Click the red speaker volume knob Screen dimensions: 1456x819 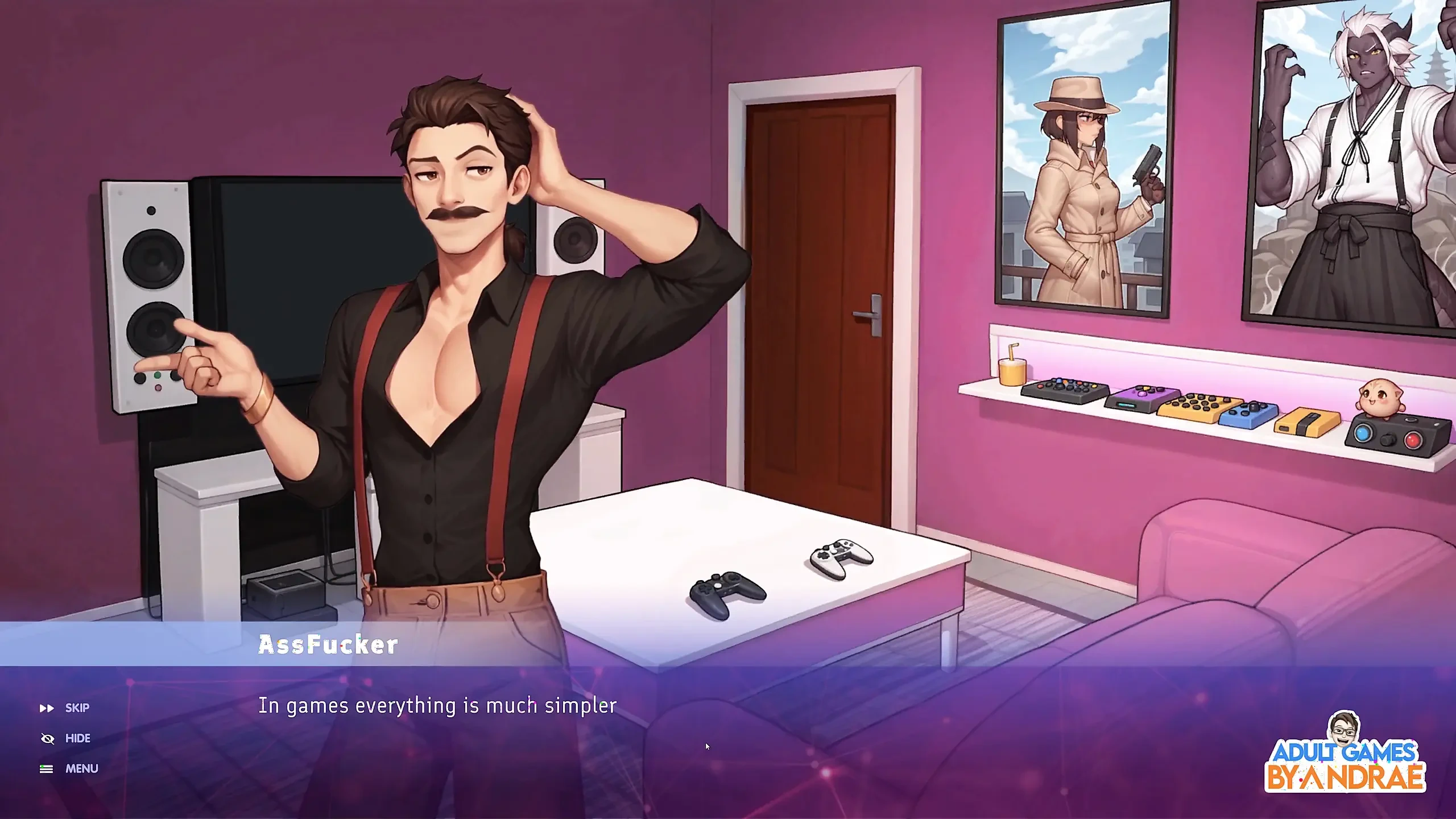[x=158, y=389]
